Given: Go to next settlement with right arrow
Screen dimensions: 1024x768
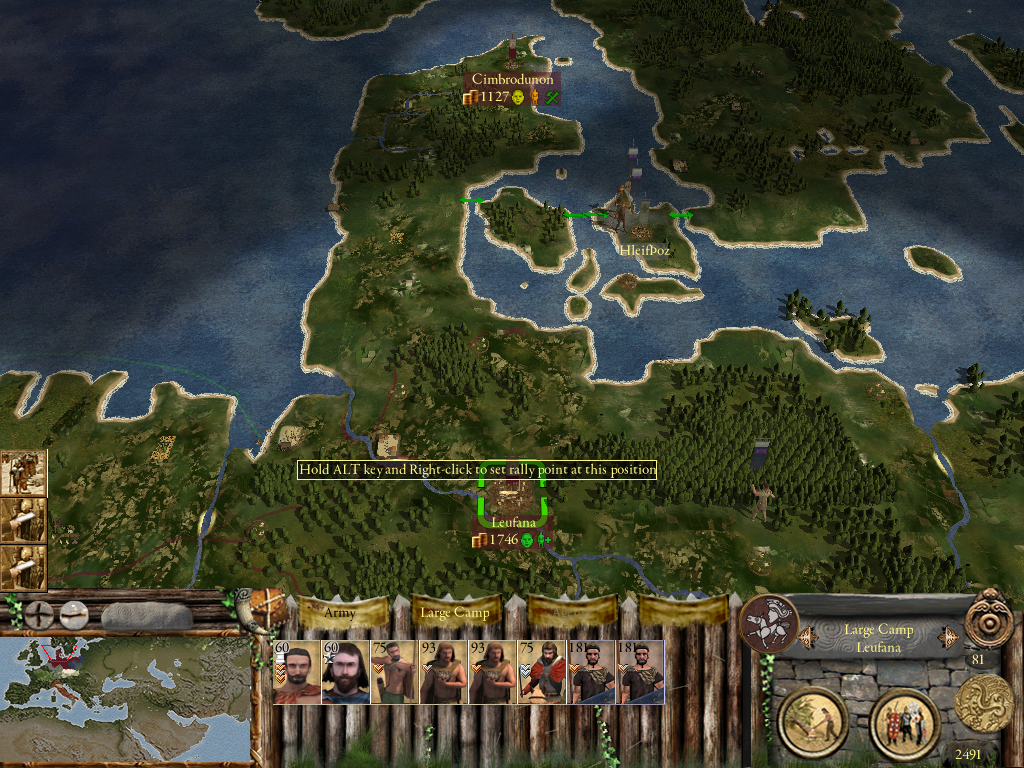Looking at the screenshot, I should tap(943, 638).
